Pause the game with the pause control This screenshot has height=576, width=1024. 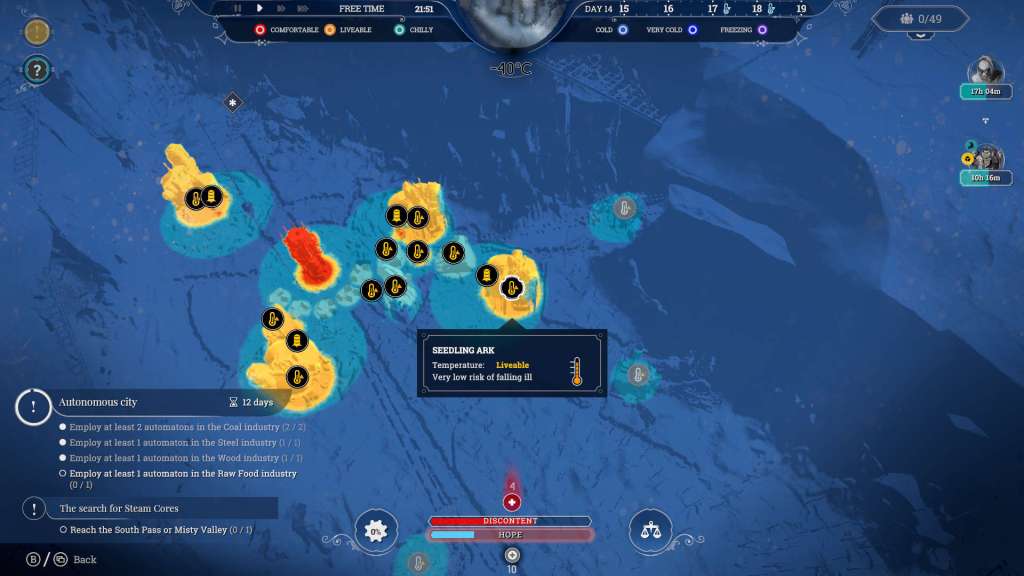(x=238, y=9)
